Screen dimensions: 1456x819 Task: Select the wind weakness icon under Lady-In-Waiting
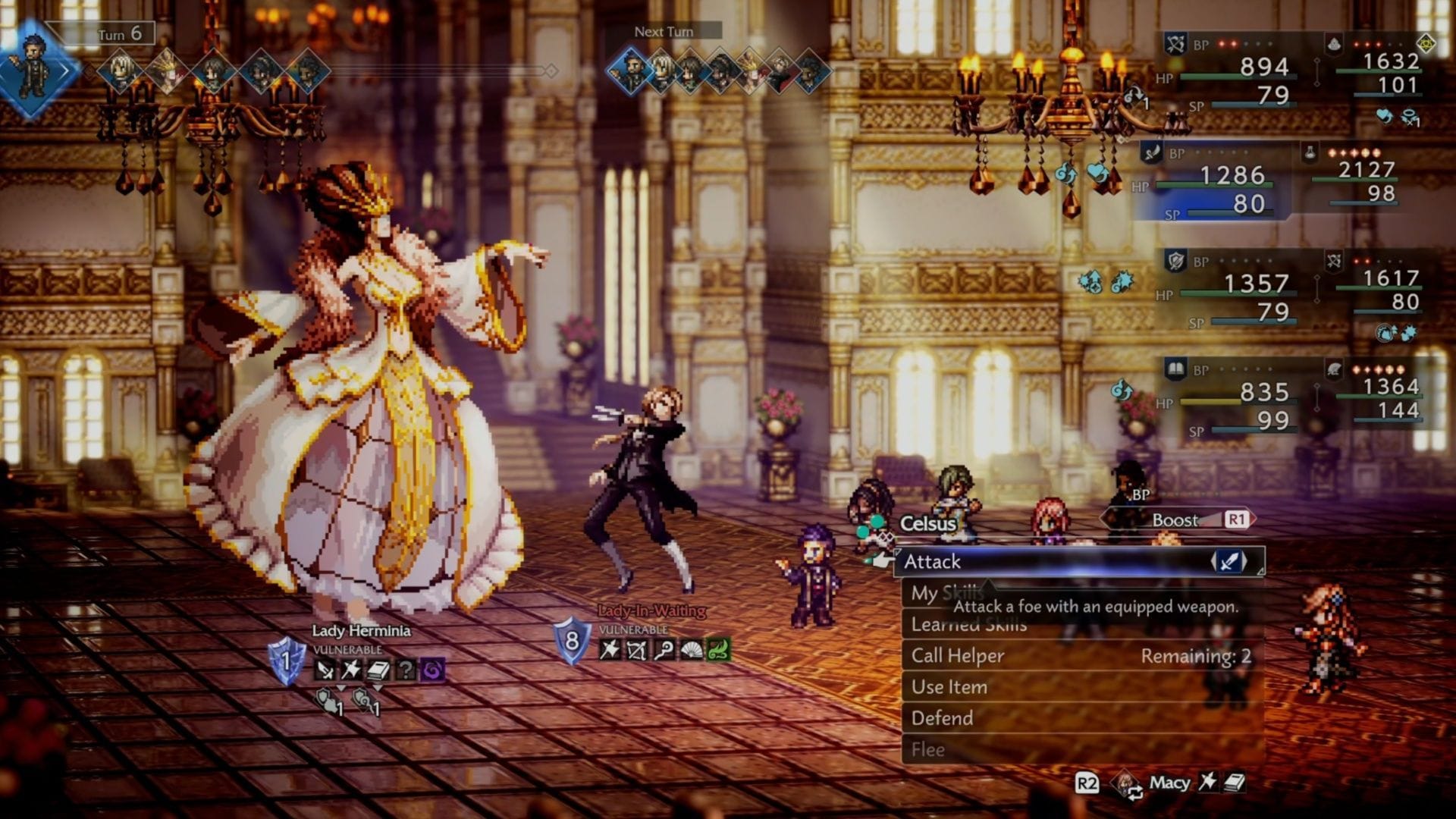(x=717, y=650)
